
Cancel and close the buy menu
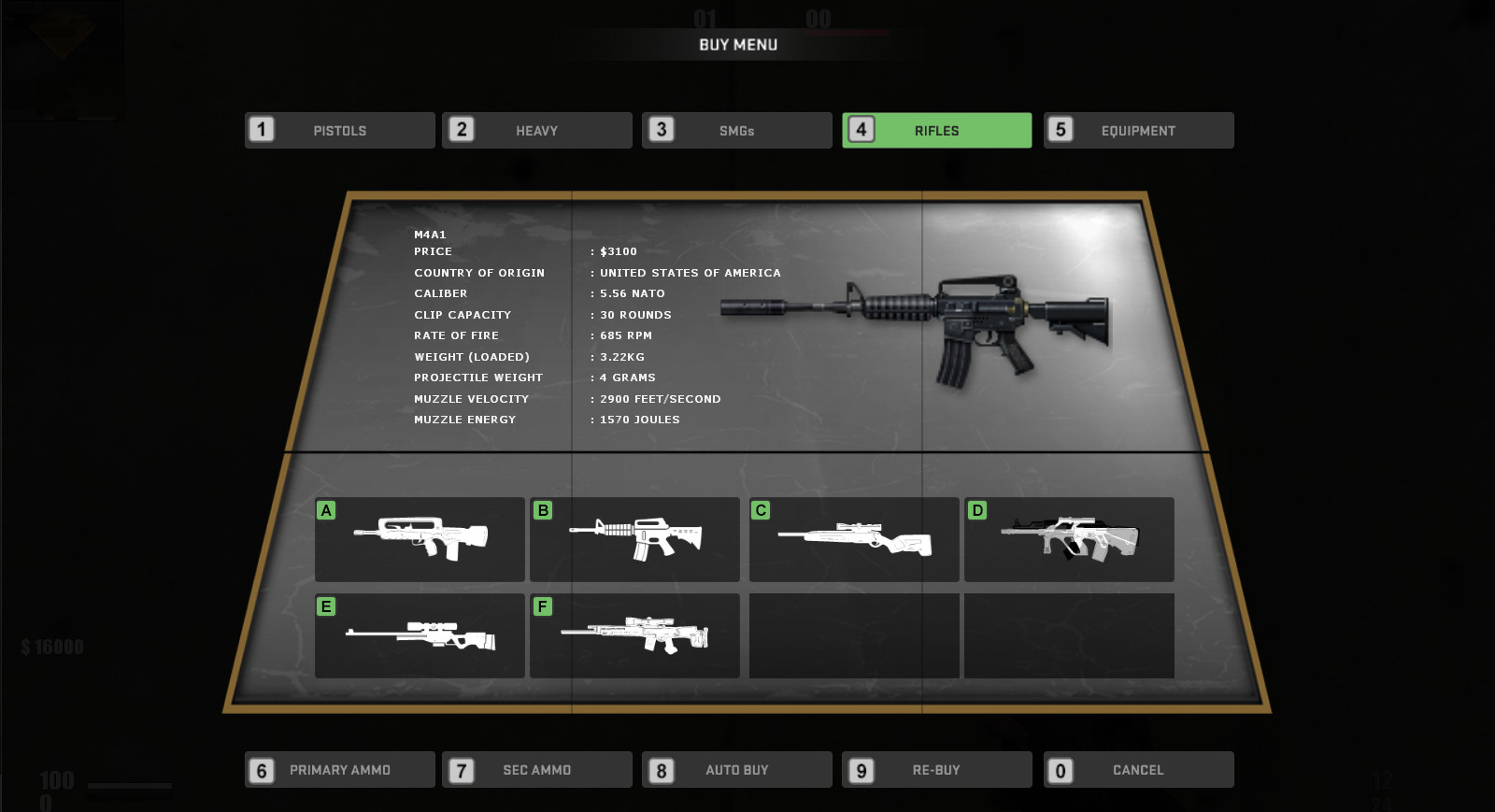coord(1138,769)
